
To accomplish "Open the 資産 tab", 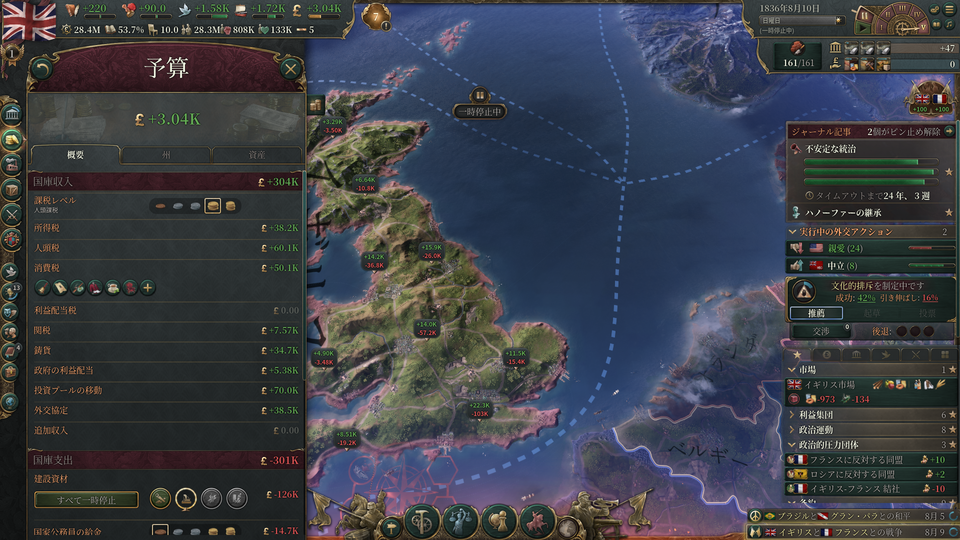I will click(256, 155).
